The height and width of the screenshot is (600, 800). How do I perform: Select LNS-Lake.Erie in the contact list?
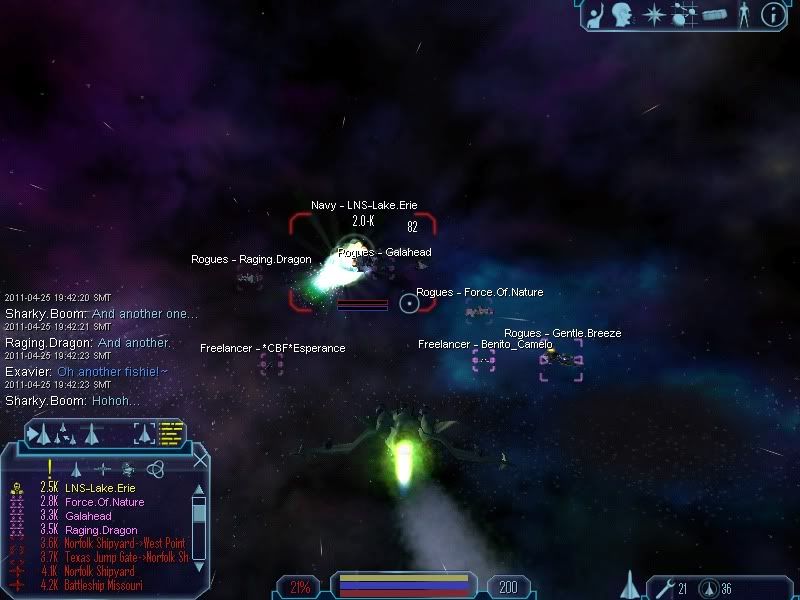pos(100,488)
